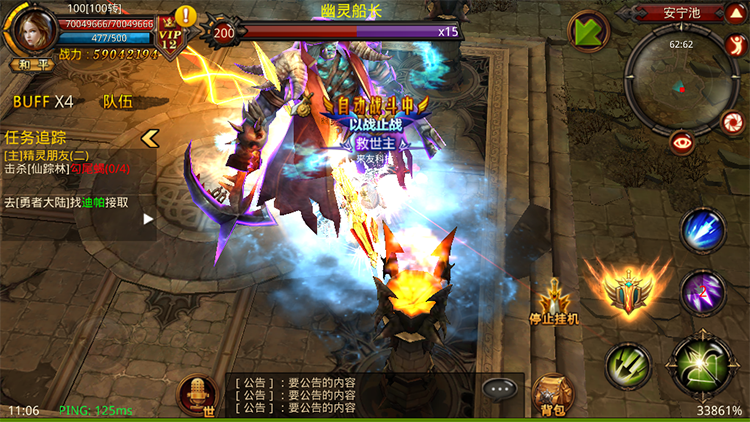Viewport: 750px width, 422px height.
Task: Click the green arrow button beside the minimap
Action: point(589,30)
